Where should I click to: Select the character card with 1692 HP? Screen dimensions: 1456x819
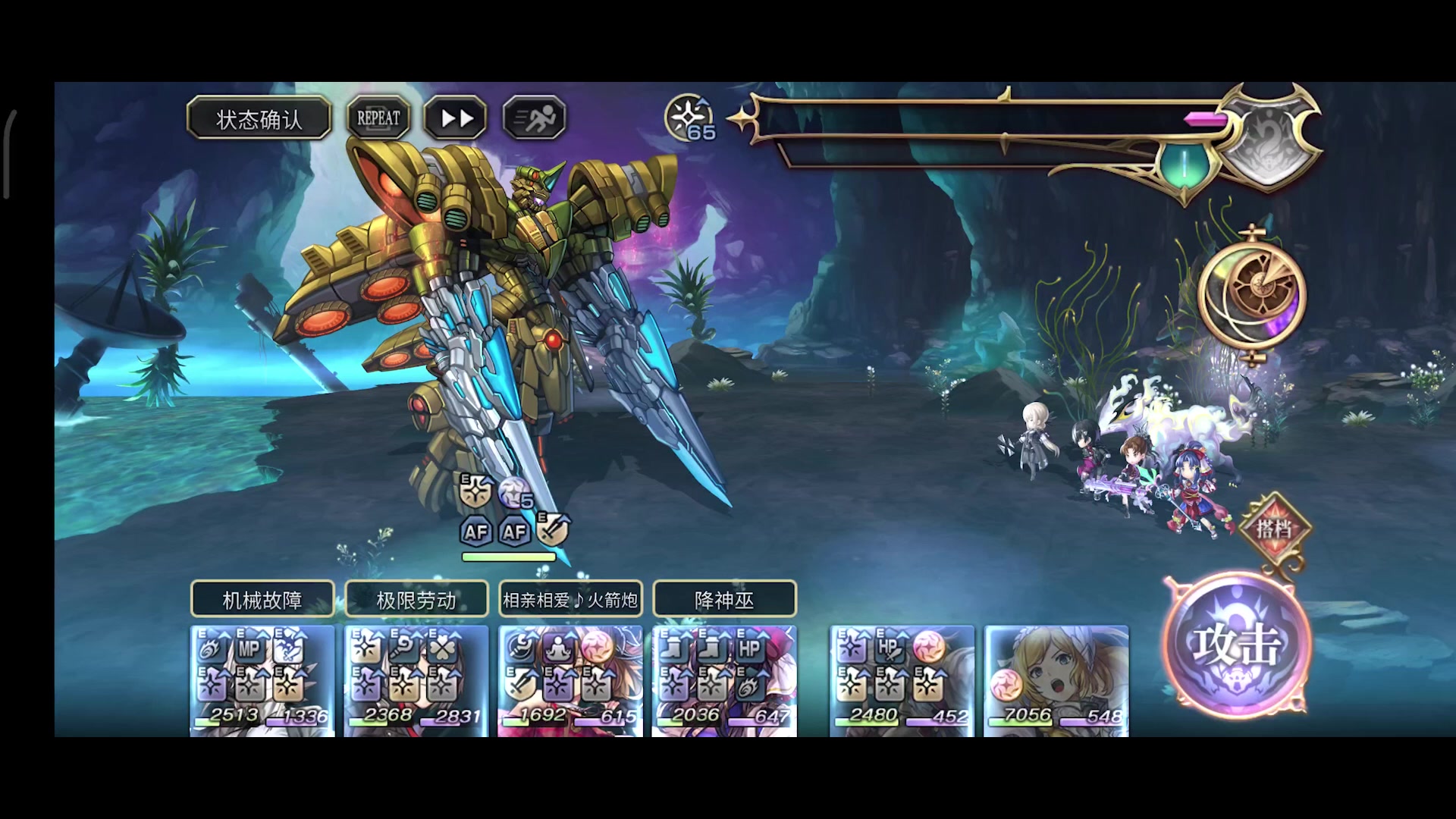(570, 680)
